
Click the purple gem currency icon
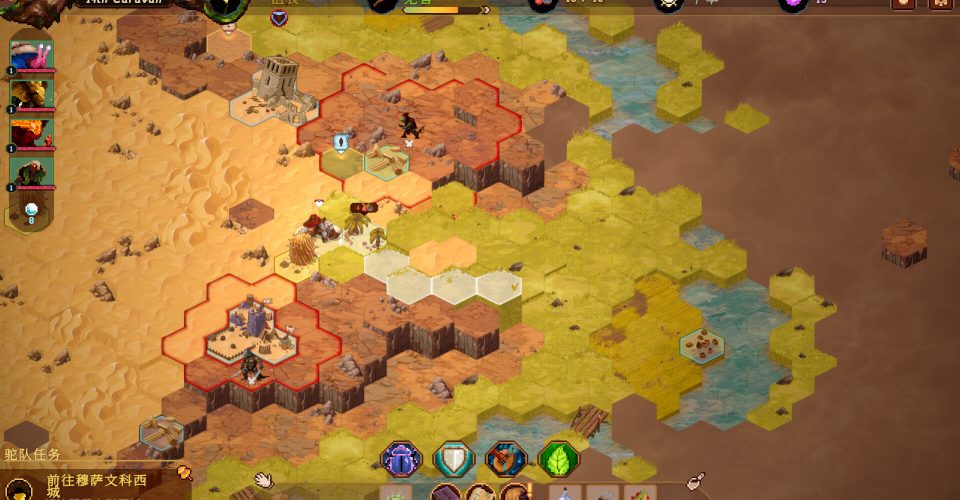(792, 3)
